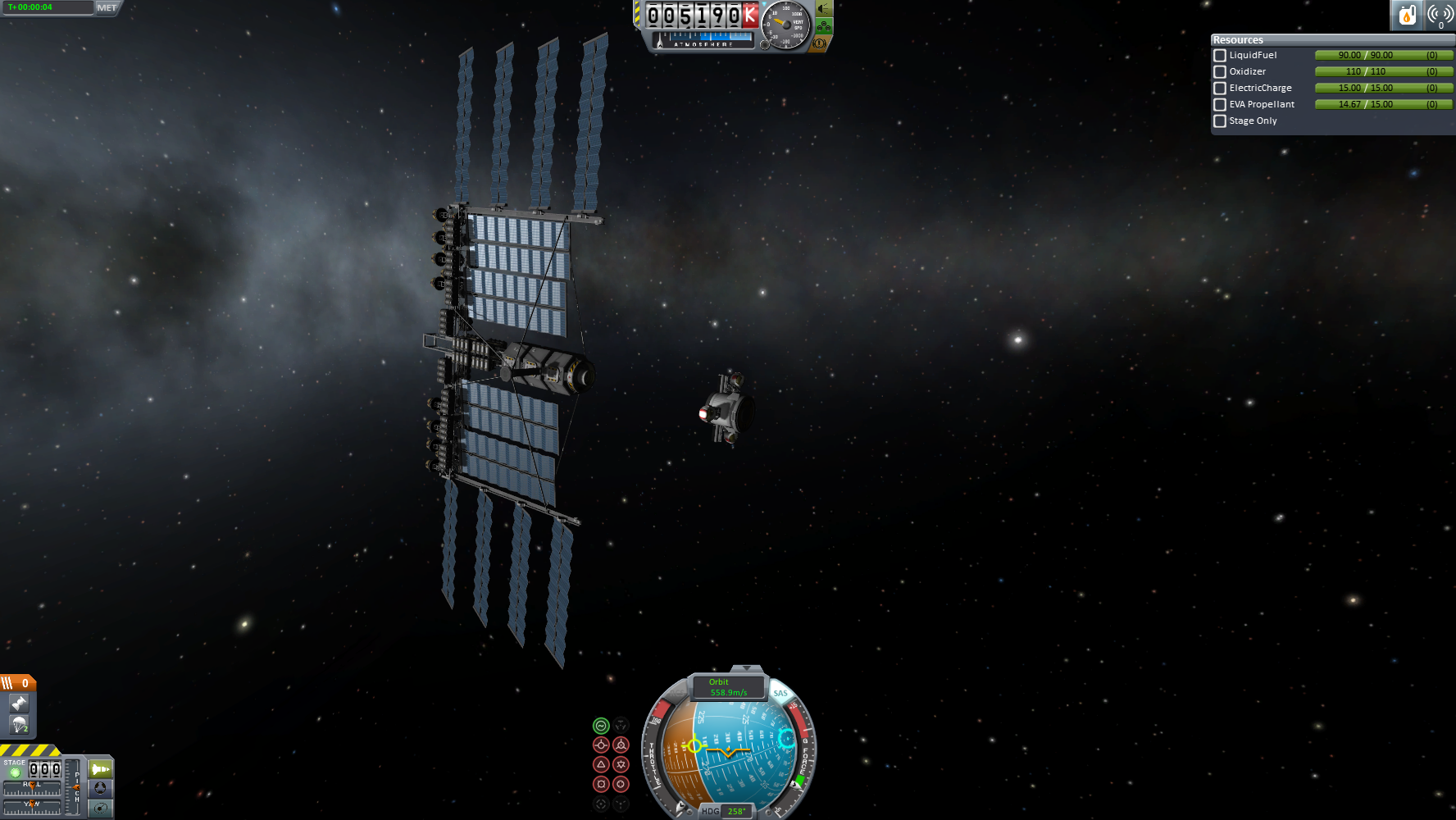Collapse the navball with the arrow tab
The height and width of the screenshot is (820, 1456).
click(x=745, y=669)
